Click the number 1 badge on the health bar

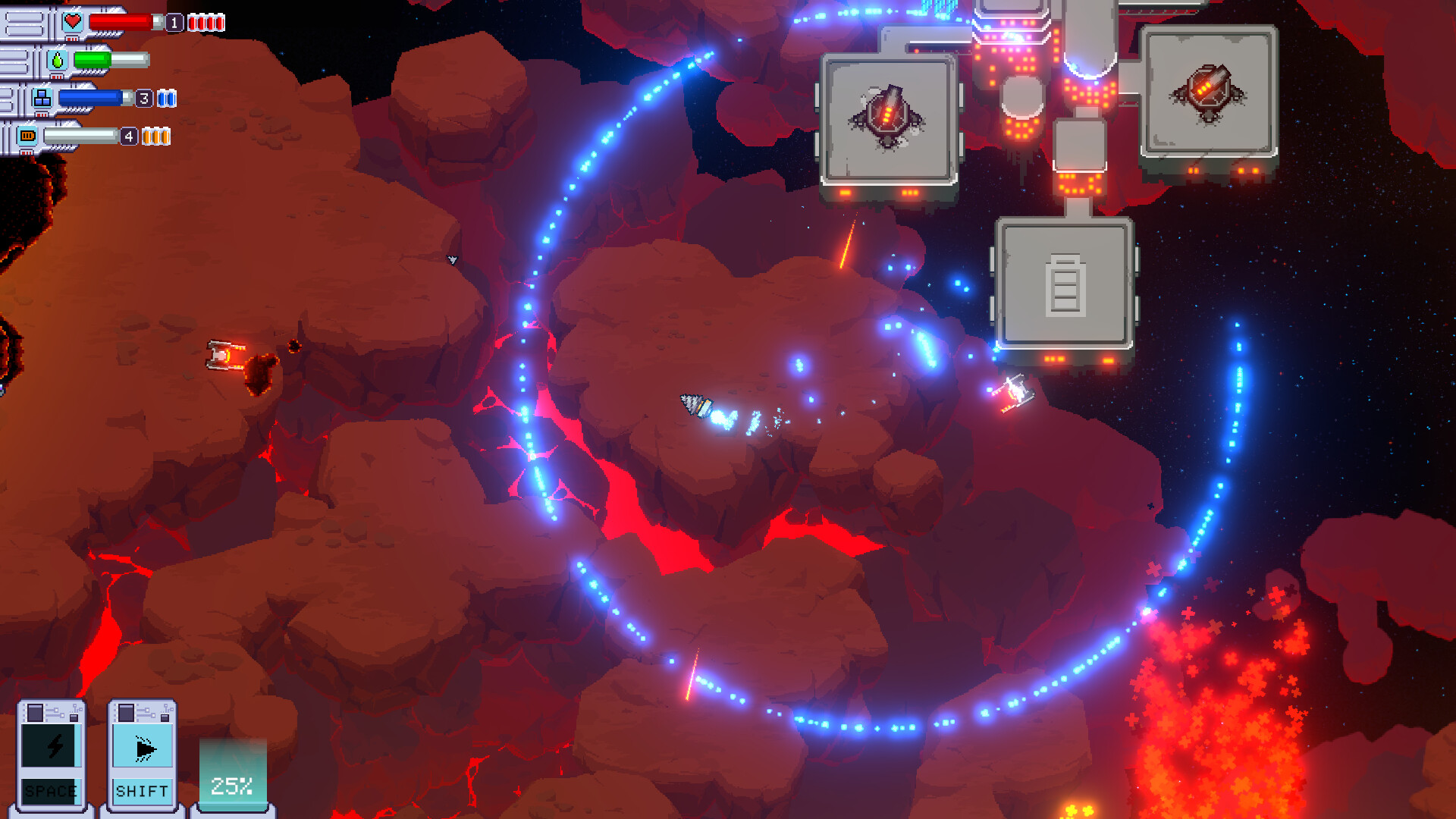click(x=174, y=22)
